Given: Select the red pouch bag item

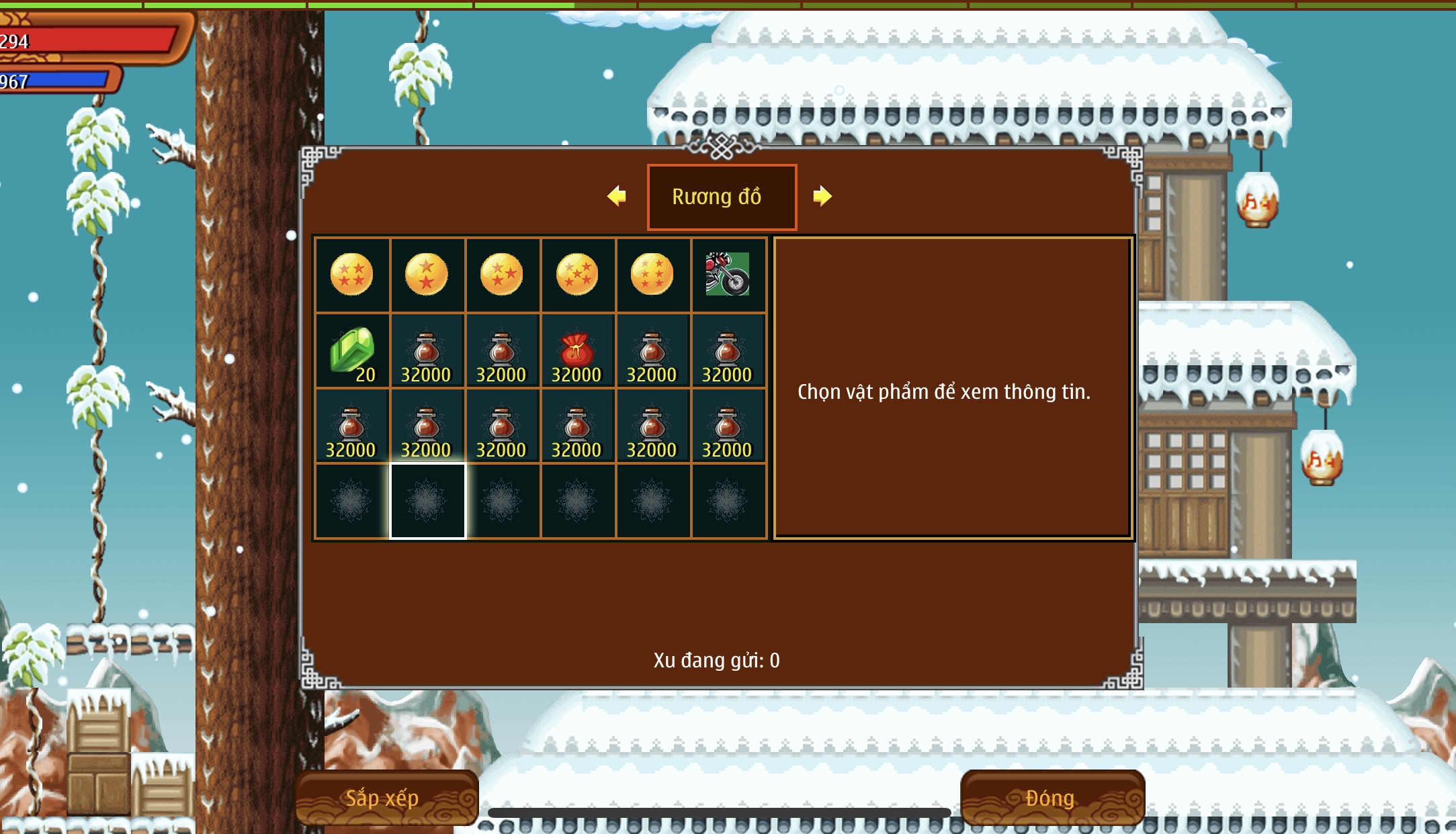Looking at the screenshot, I should click(x=576, y=351).
